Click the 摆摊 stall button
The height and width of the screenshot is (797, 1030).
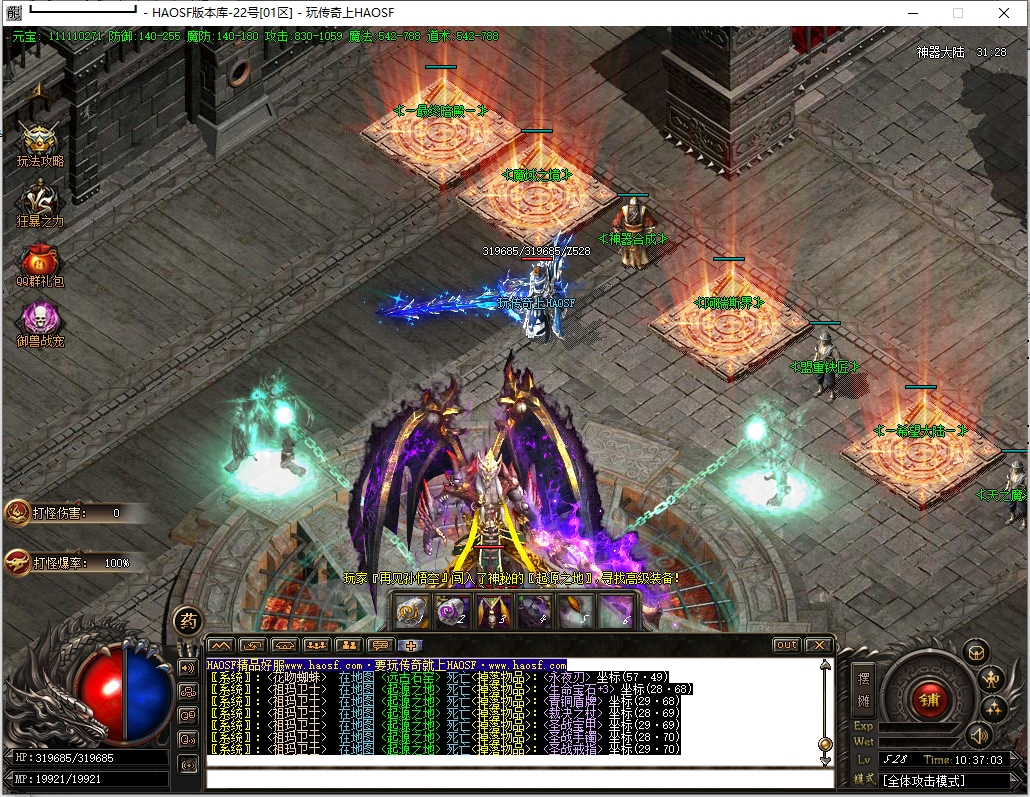click(863, 688)
